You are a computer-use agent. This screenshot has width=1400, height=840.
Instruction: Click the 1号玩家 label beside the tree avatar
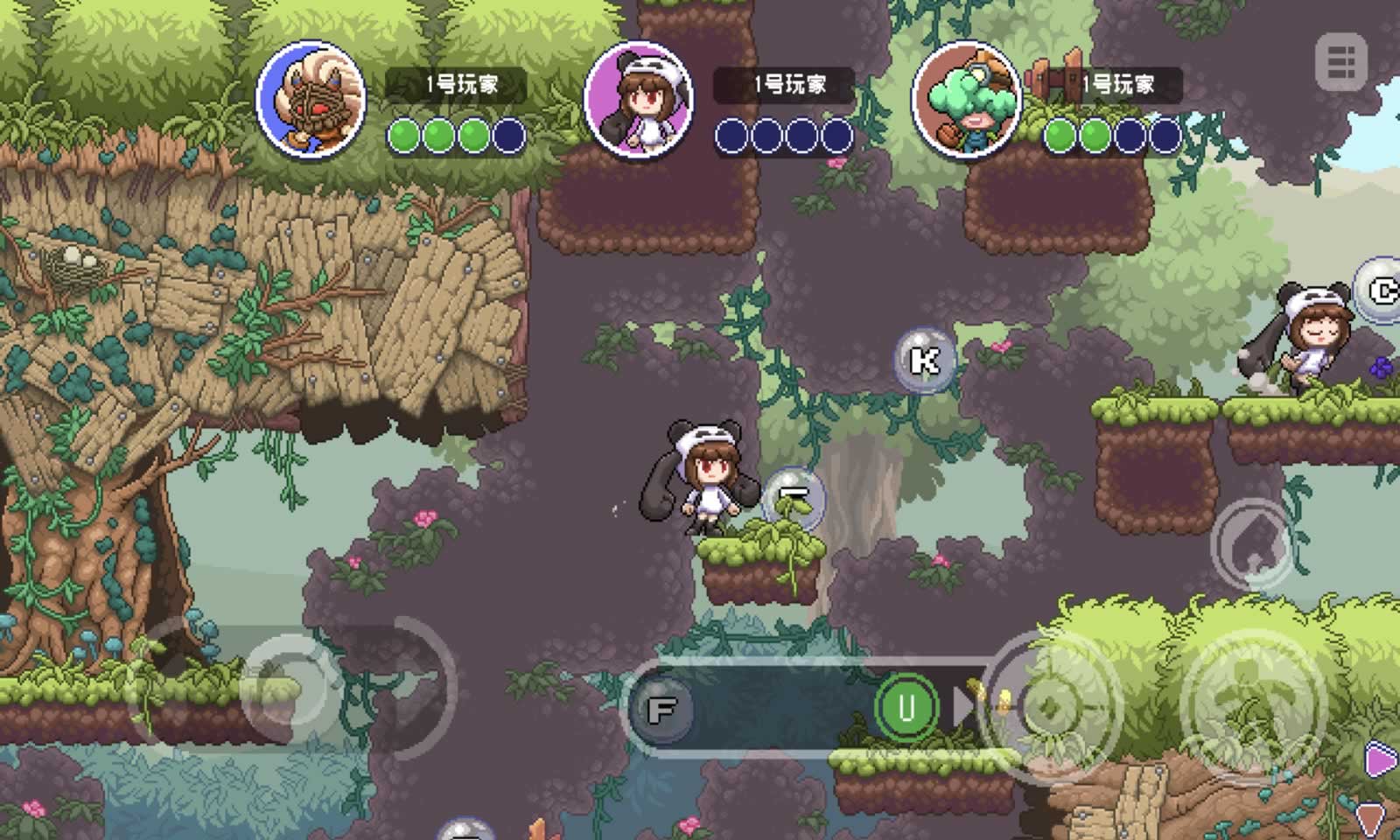pos(1117,85)
